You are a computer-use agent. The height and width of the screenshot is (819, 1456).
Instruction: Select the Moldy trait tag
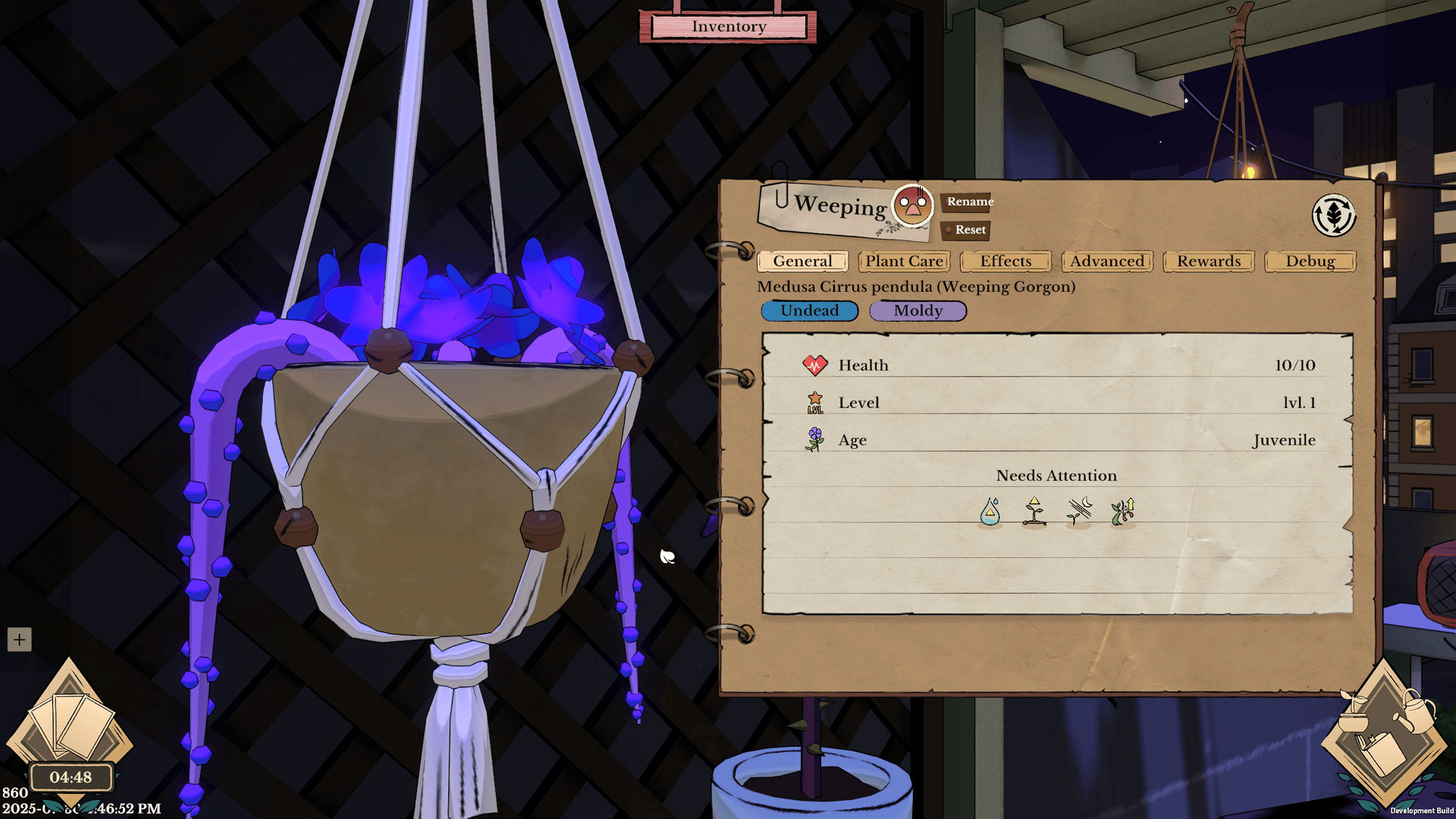pos(918,311)
